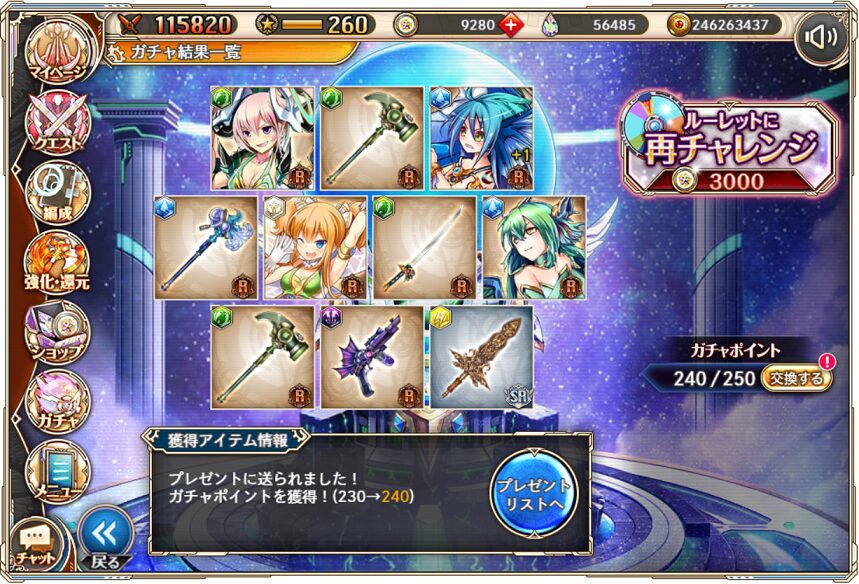Open the マイページ home menu

(x=57, y=52)
